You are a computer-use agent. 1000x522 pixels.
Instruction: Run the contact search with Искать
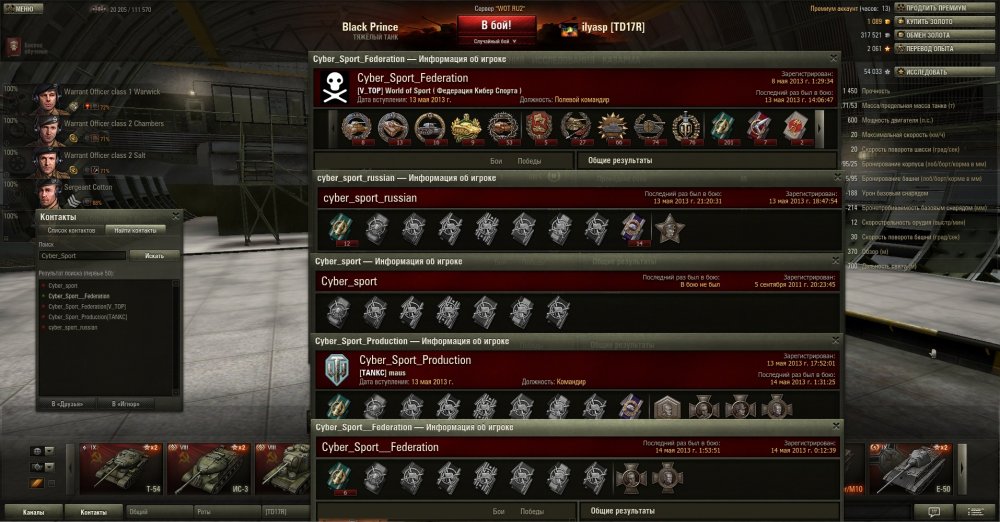point(154,256)
